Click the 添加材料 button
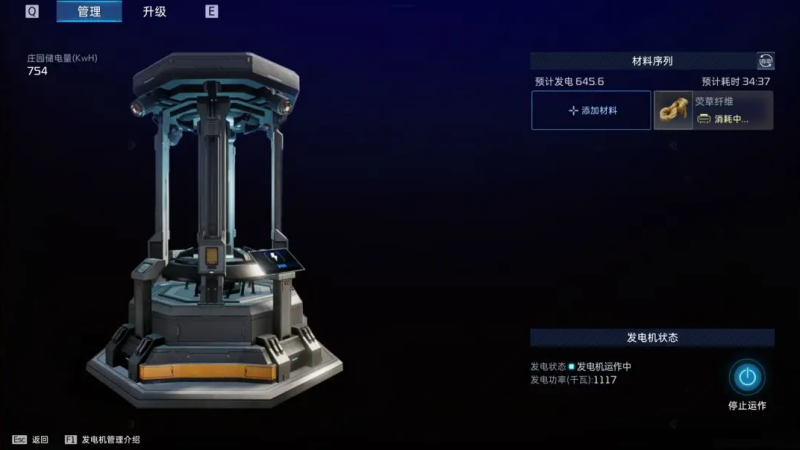 (x=591, y=111)
